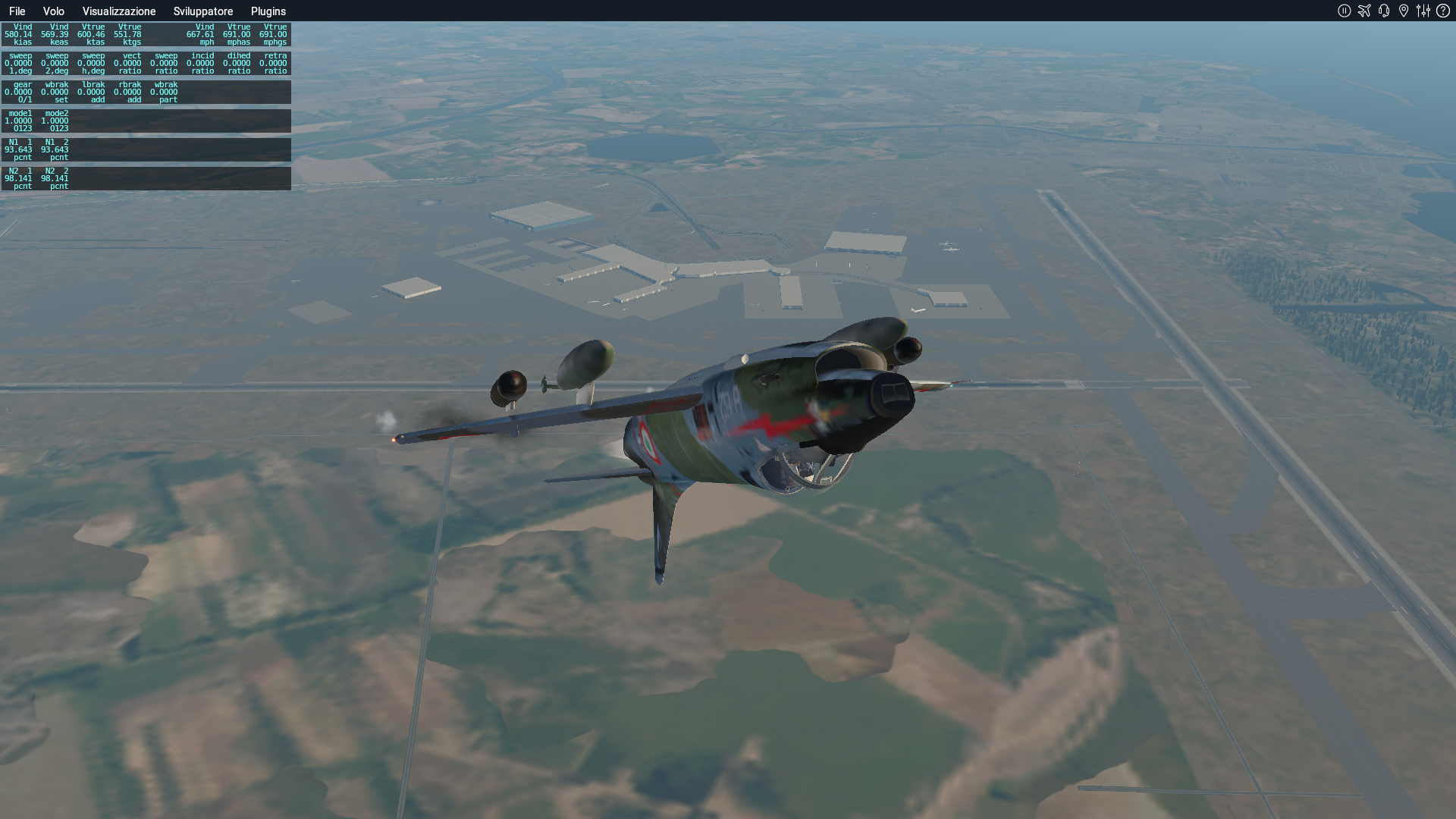This screenshot has height=819, width=1456.
Task: Open the Plugins menu
Action: pyautogui.click(x=268, y=11)
